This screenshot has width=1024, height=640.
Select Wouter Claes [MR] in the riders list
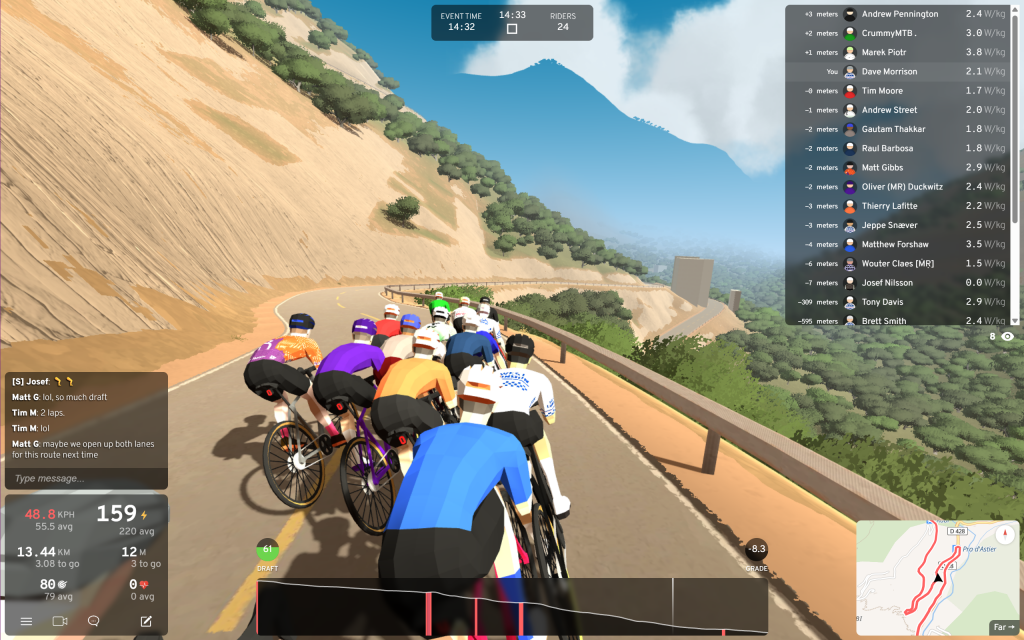tap(899, 264)
